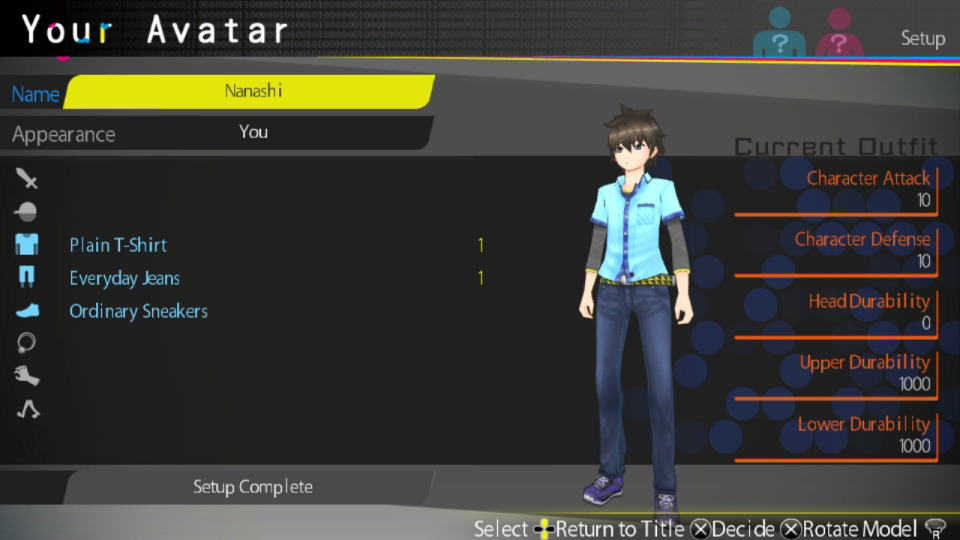Click the Setup Complete button
The width and height of the screenshot is (960, 540).
(x=252, y=487)
